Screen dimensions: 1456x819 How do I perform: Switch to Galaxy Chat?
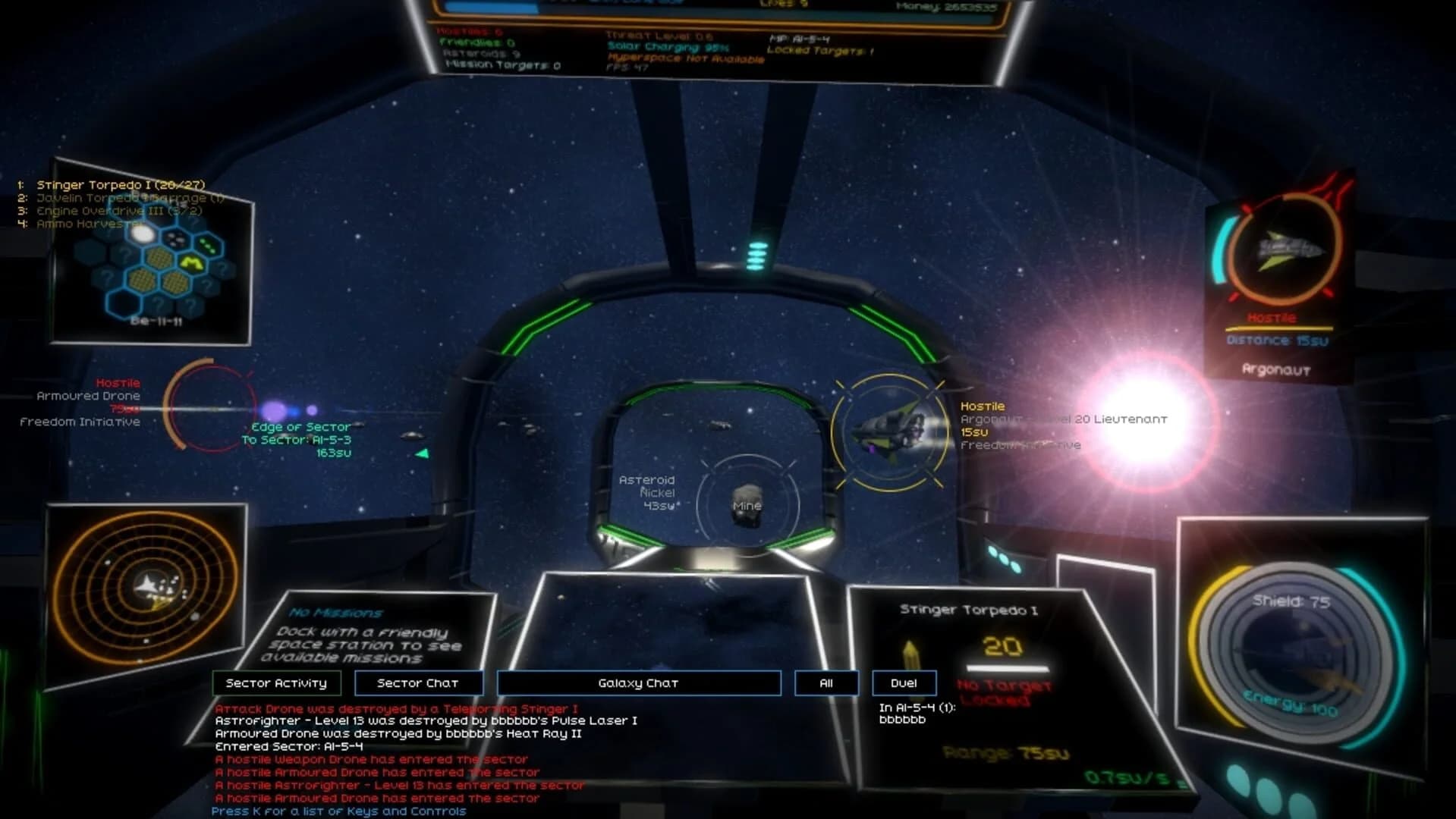coord(638,682)
